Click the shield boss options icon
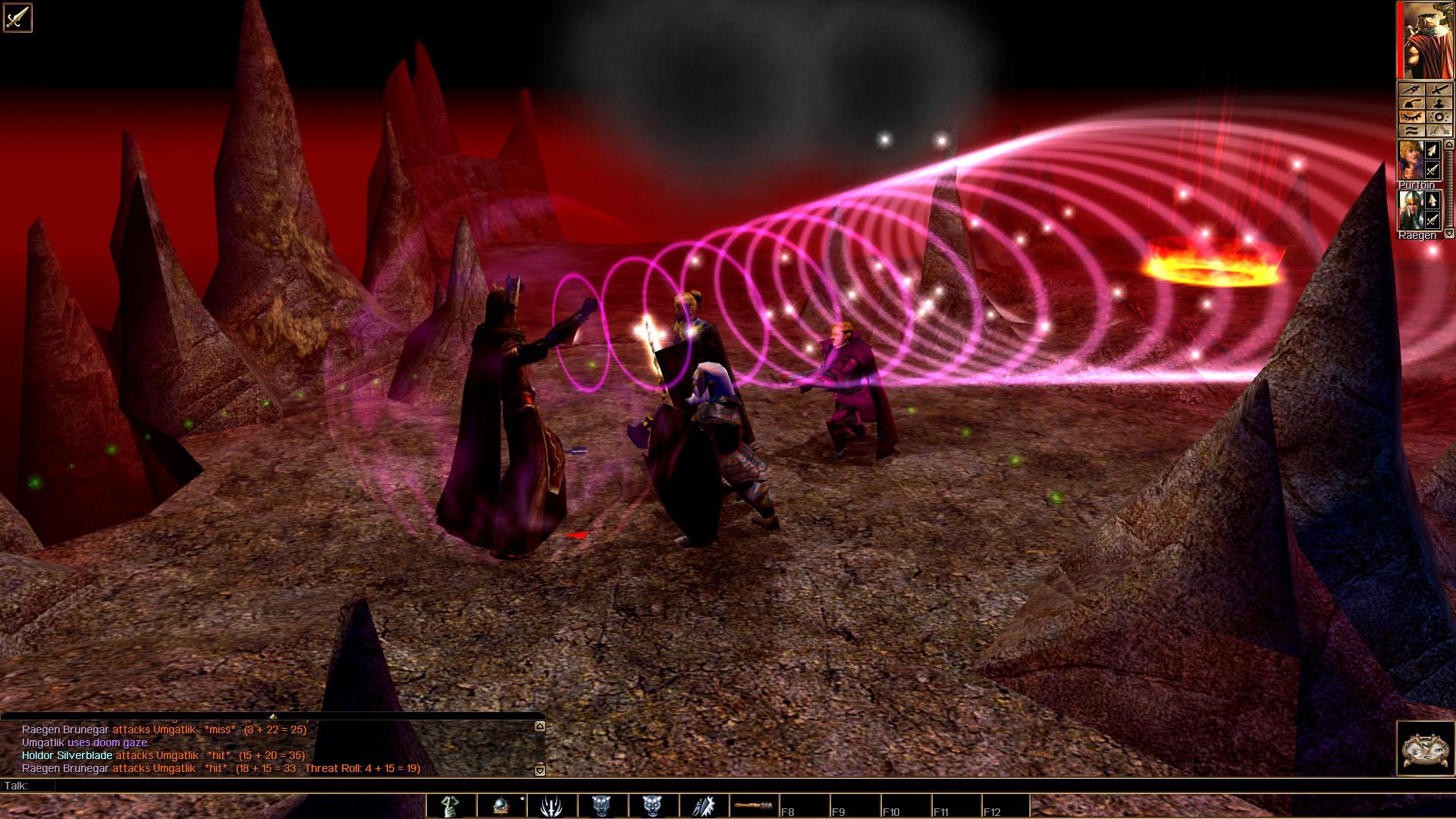Image resolution: width=1456 pixels, height=819 pixels. pos(1439,116)
